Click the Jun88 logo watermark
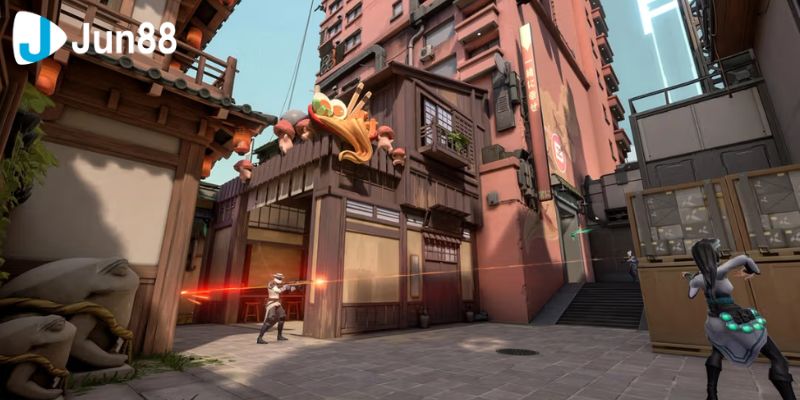This screenshot has width=800, height=400. [x=95, y=38]
